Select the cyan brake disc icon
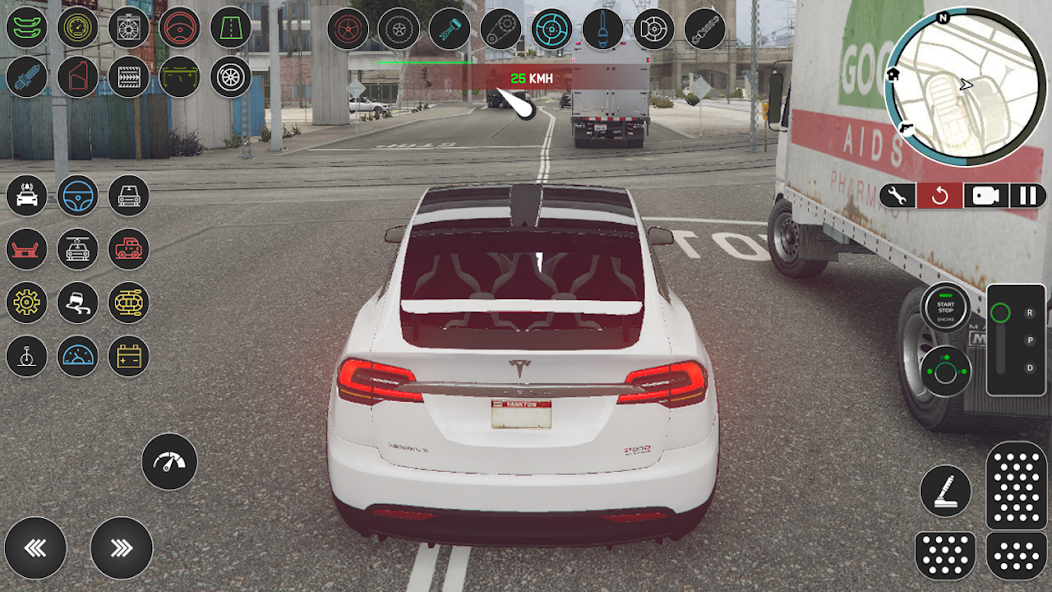The image size is (1052, 592). 551,29
